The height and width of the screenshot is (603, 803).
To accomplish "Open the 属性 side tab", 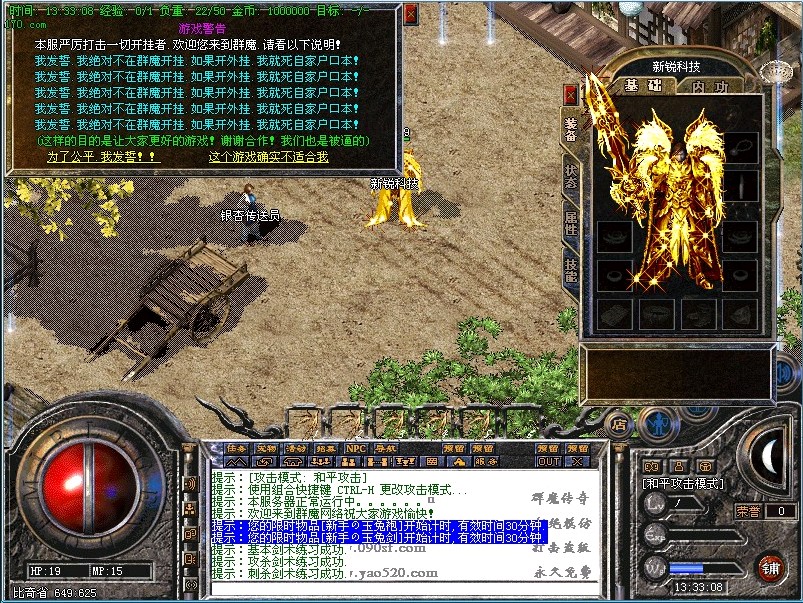I will tap(571, 222).
